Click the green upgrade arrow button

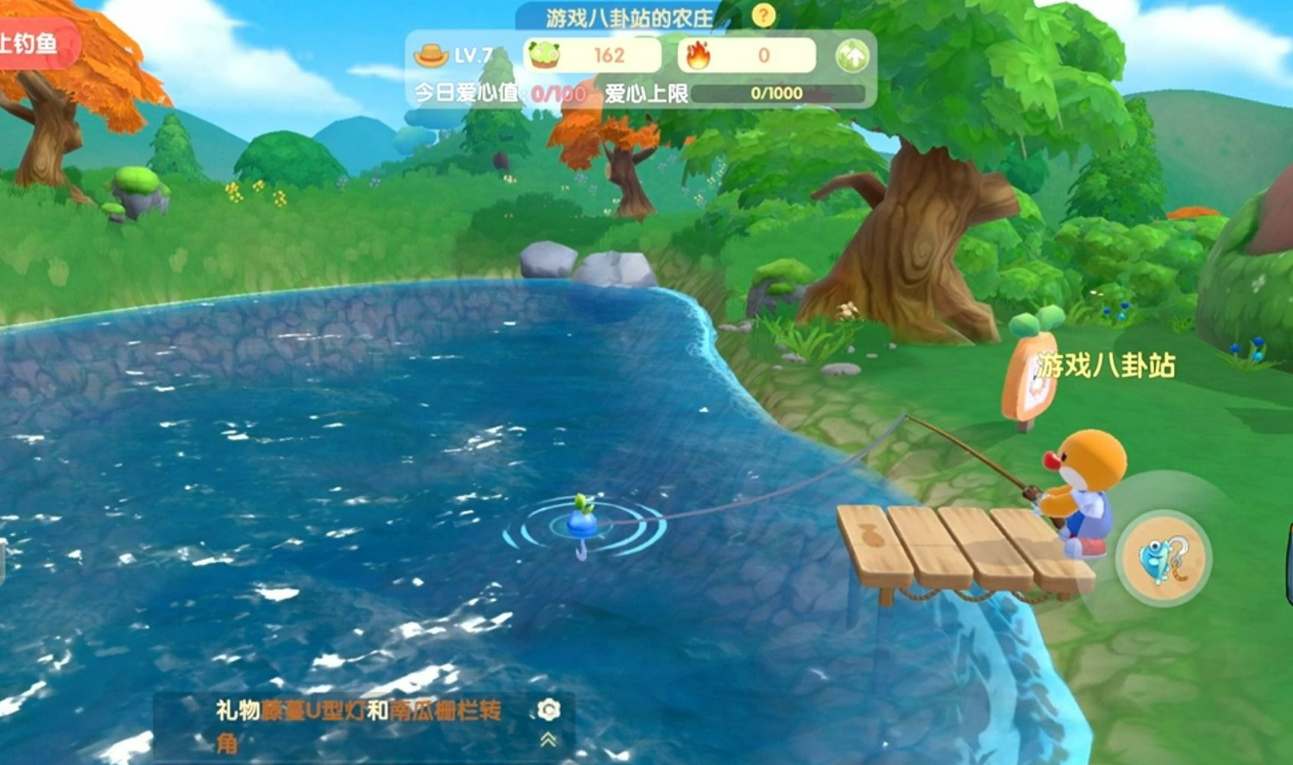[x=852, y=56]
